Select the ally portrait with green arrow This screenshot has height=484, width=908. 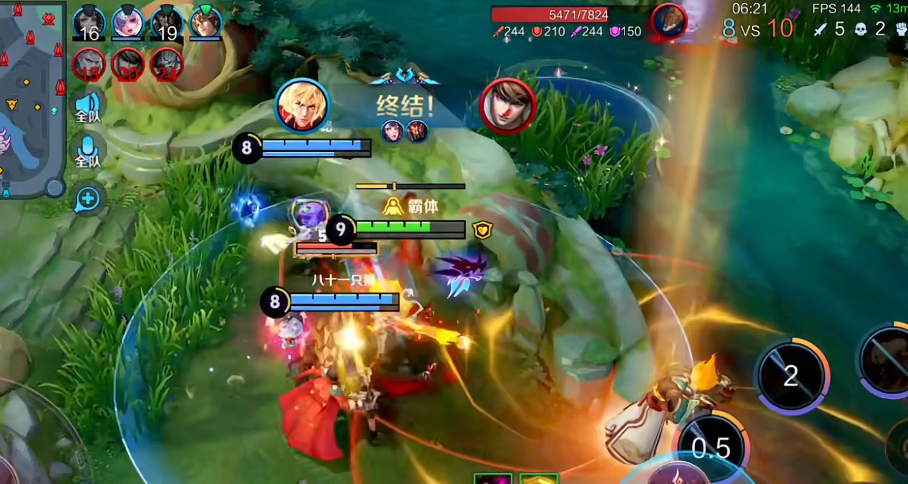pos(205,22)
